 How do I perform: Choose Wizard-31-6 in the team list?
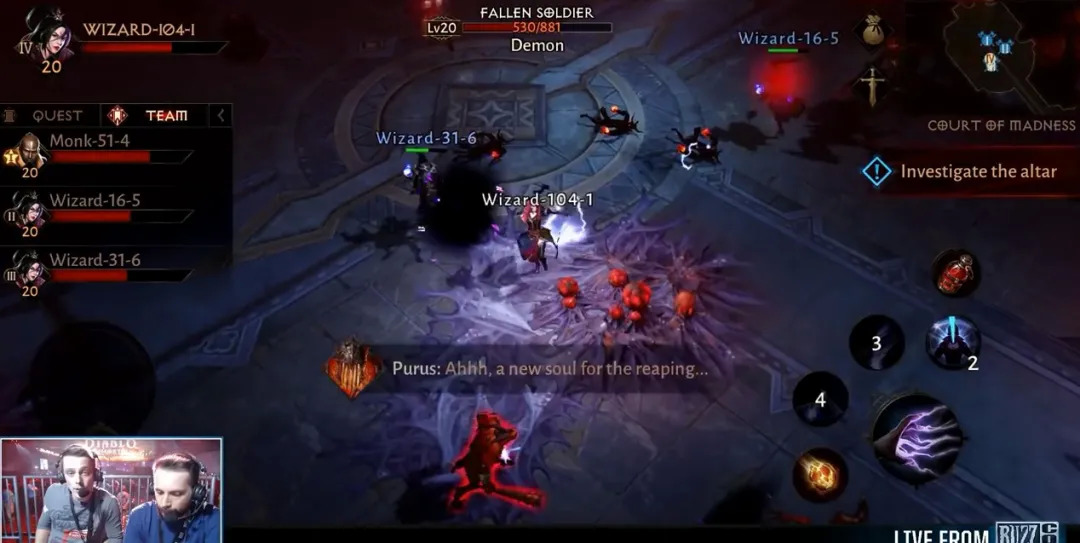(x=100, y=268)
